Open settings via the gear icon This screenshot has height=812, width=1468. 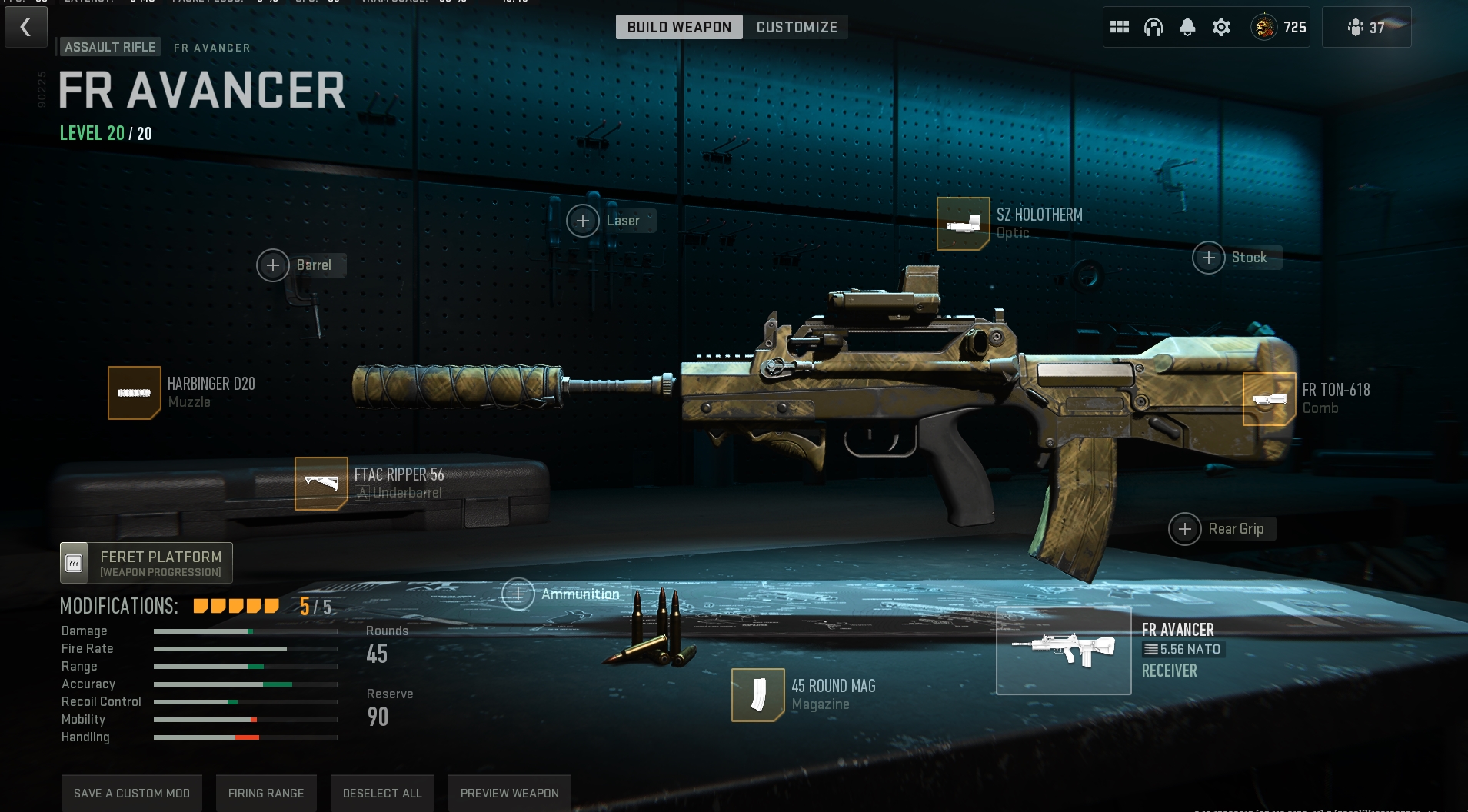coord(1221,28)
